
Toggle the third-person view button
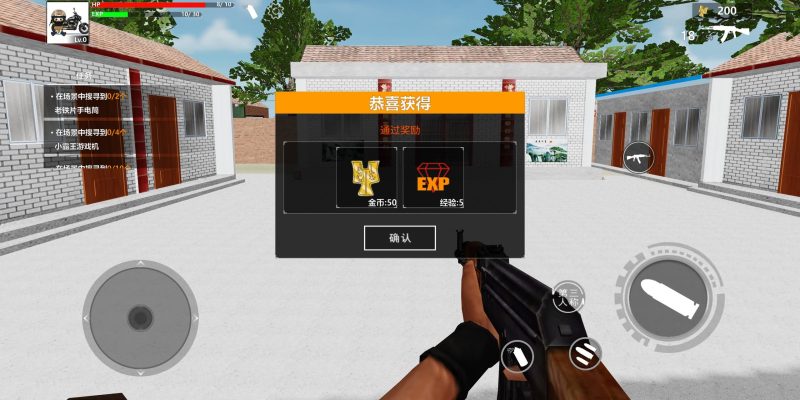(x=568, y=295)
